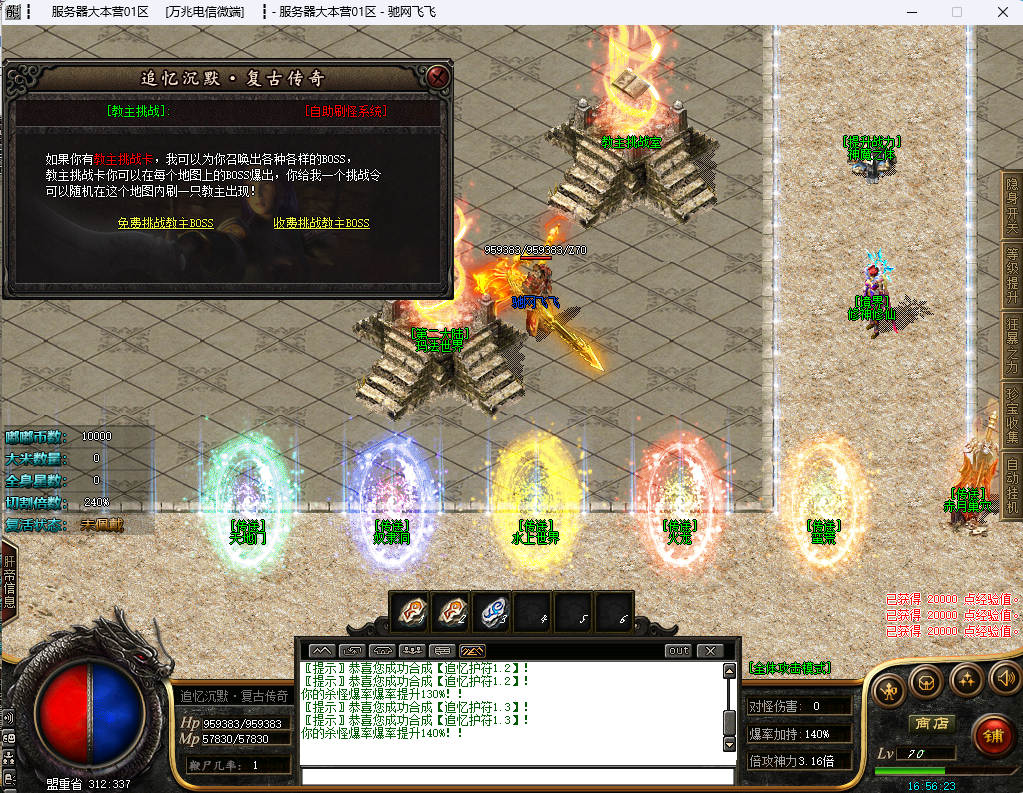This screenshot has height=793, width=1023.
Task: Close the chat window with X
Action: [x=710, y=651]
